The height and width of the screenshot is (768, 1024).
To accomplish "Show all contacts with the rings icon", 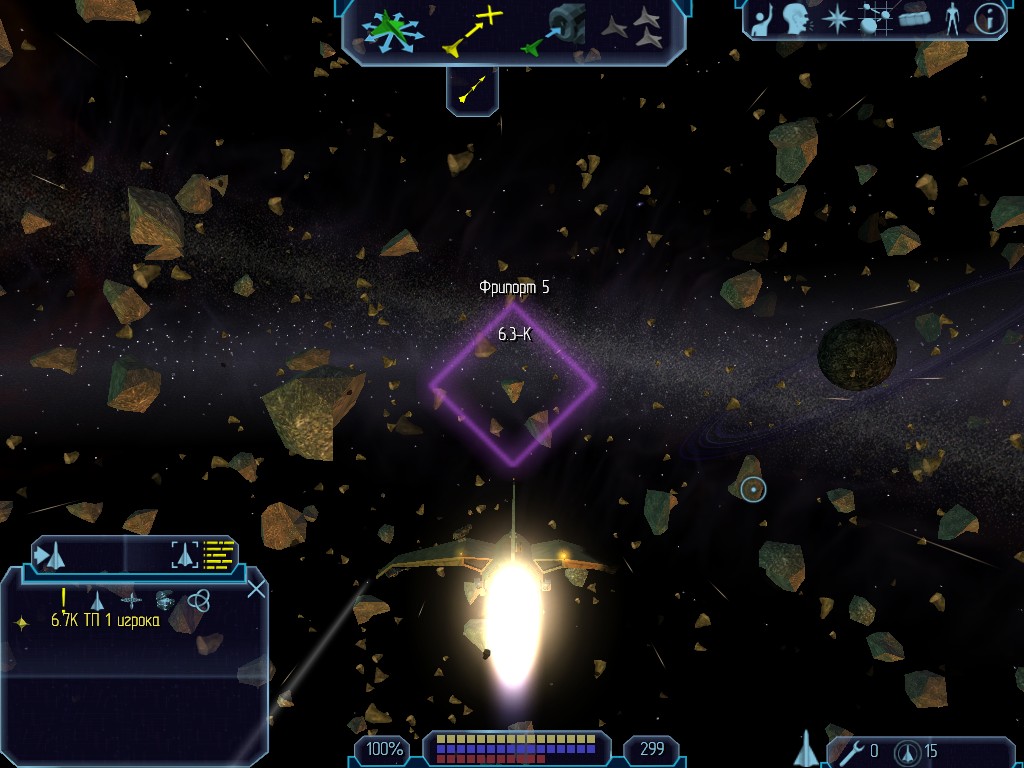I will [198, 599].
